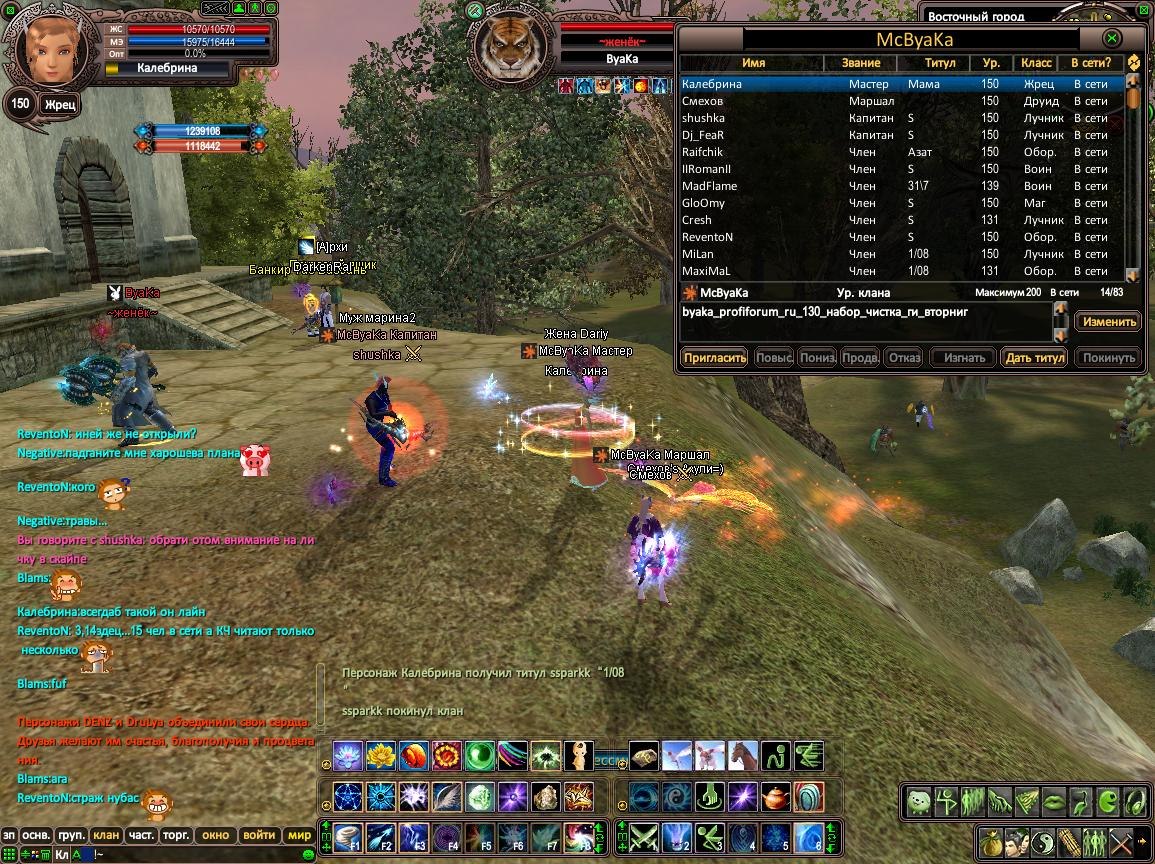Viewport: 1155px width, 864px height.
Task: Switch to the клан chat tab
Action: (105, 835)
